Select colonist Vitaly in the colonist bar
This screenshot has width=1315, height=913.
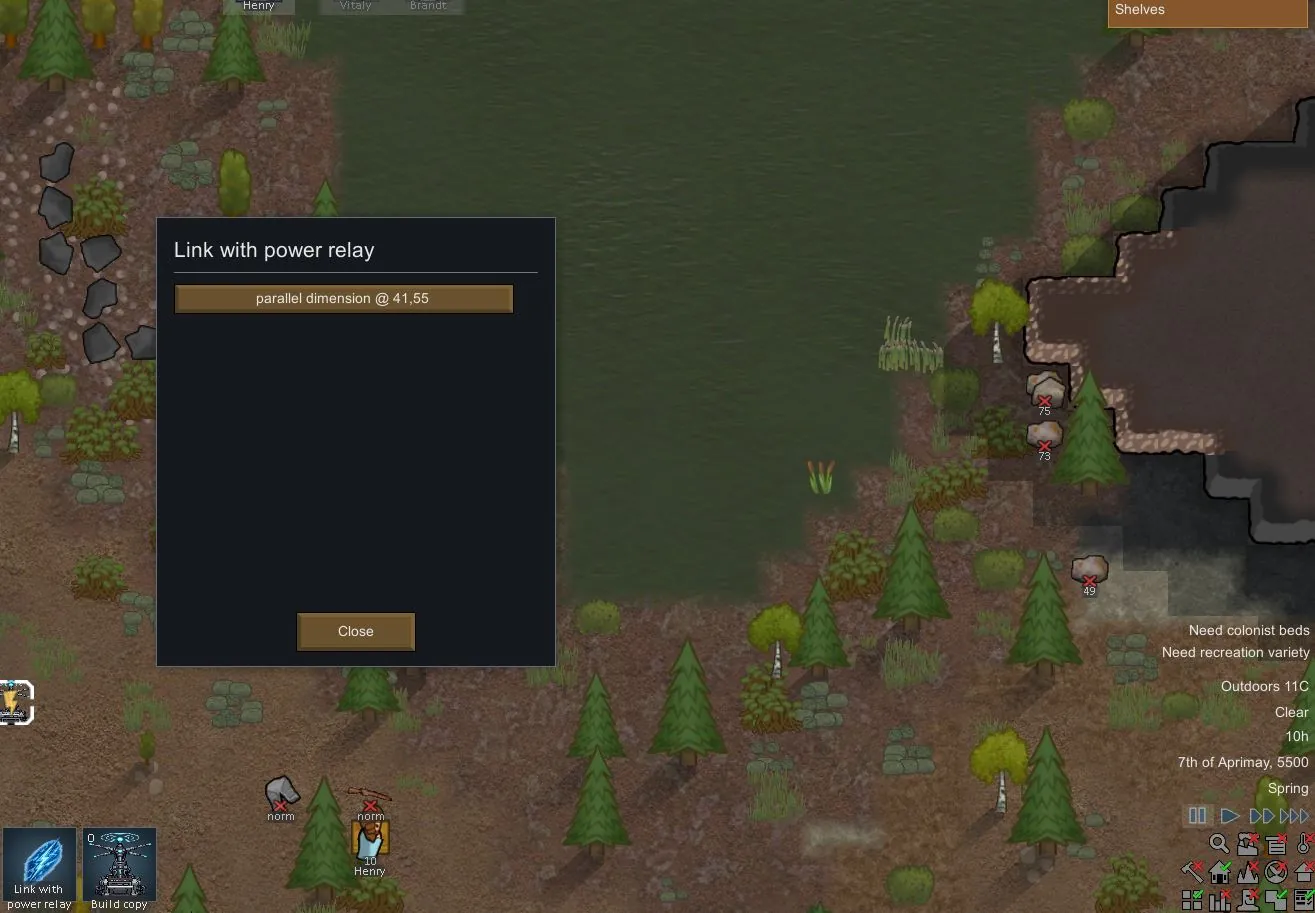coord(355,6)
